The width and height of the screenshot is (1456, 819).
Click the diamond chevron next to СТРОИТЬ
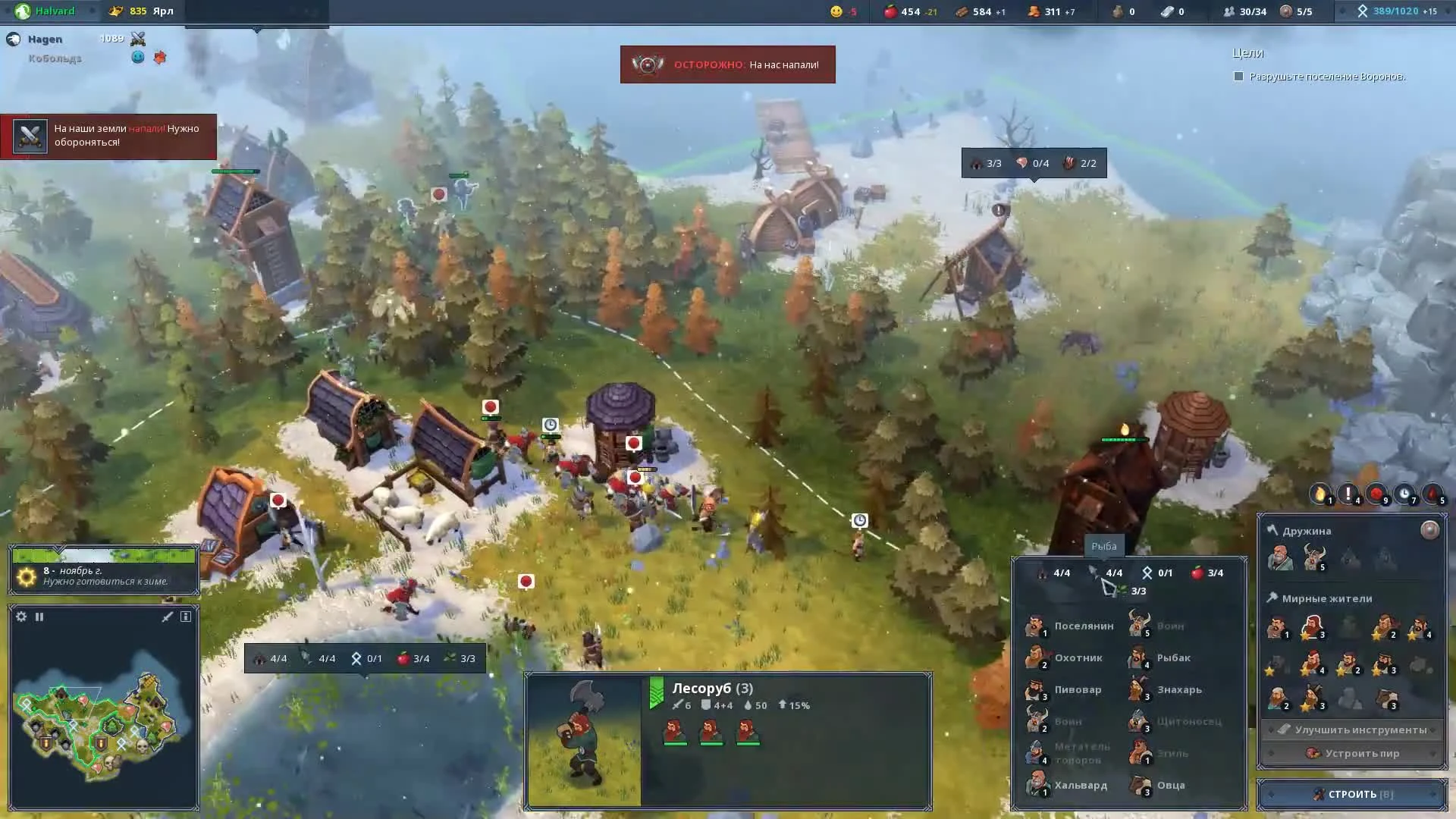click(1271, 794)
